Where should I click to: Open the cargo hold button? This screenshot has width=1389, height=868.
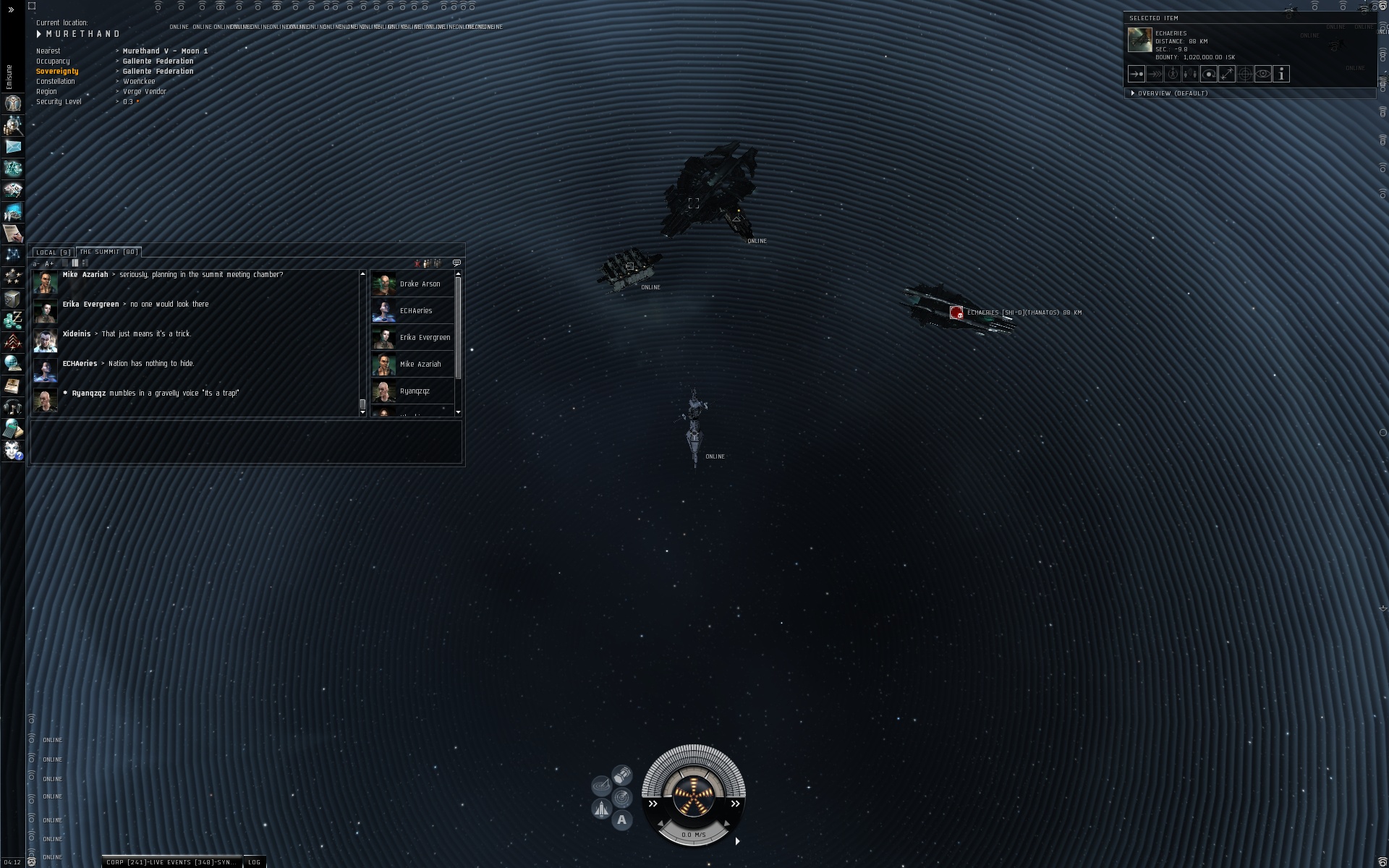click(x=622, y=776)
